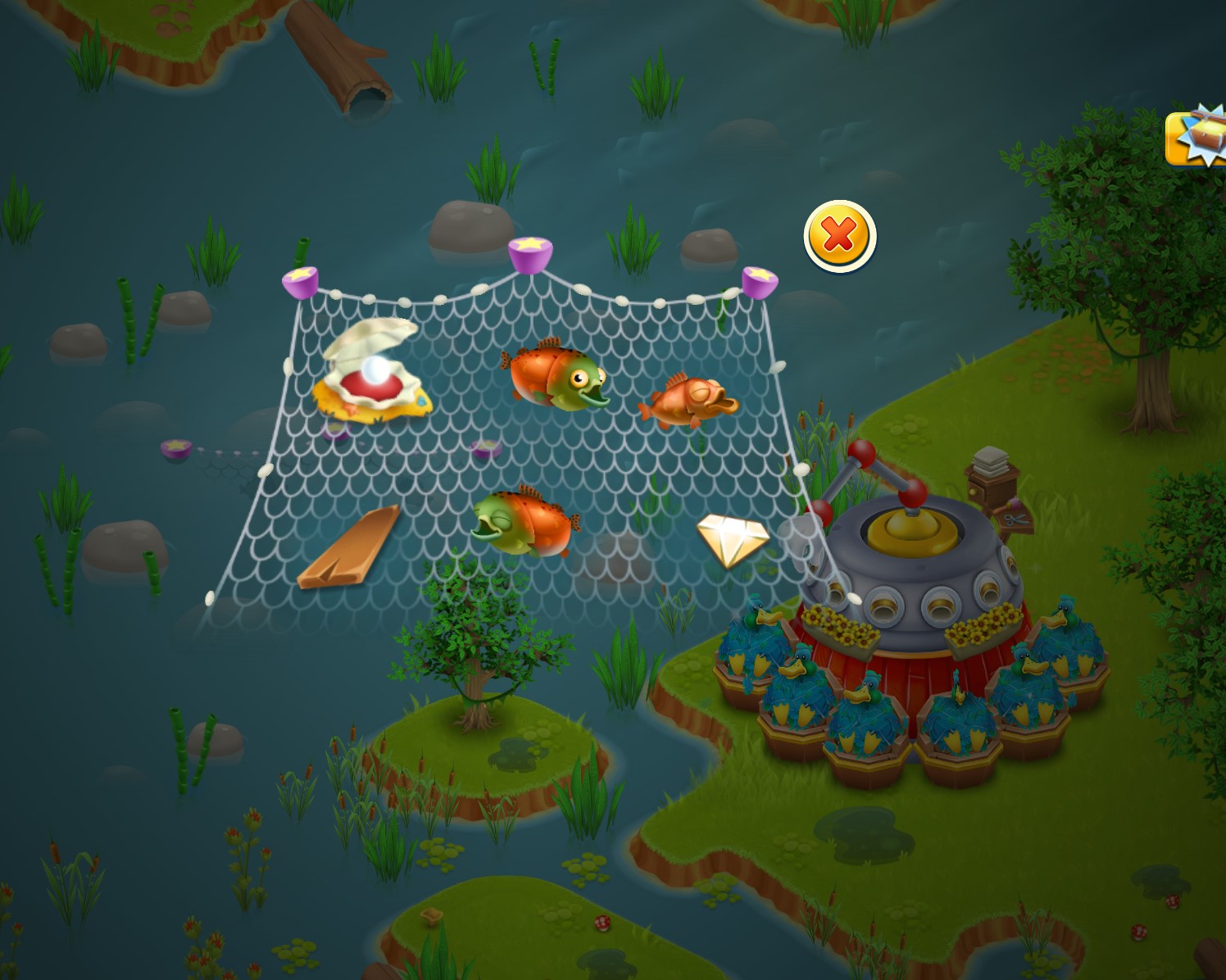
Task: Collect the open-eyed orange and green fish
Action: click(557, 375)
